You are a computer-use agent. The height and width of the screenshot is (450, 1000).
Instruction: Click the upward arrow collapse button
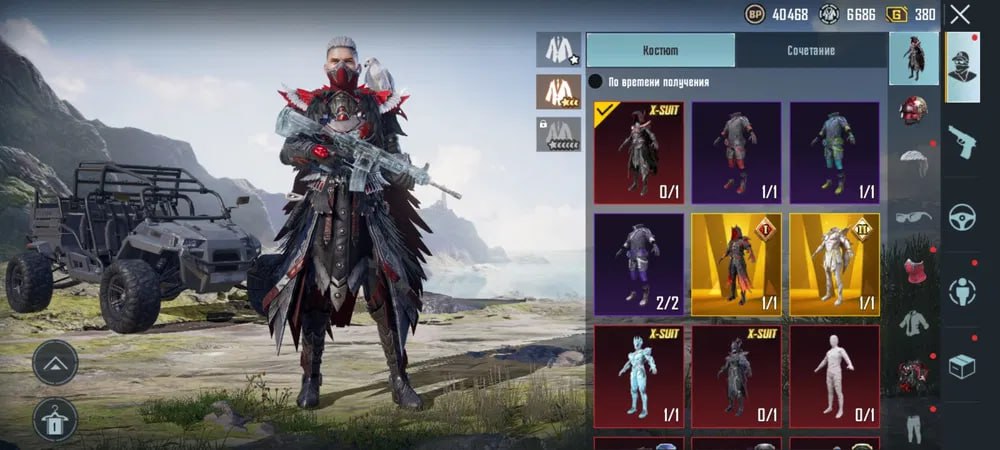pos(55,362)
